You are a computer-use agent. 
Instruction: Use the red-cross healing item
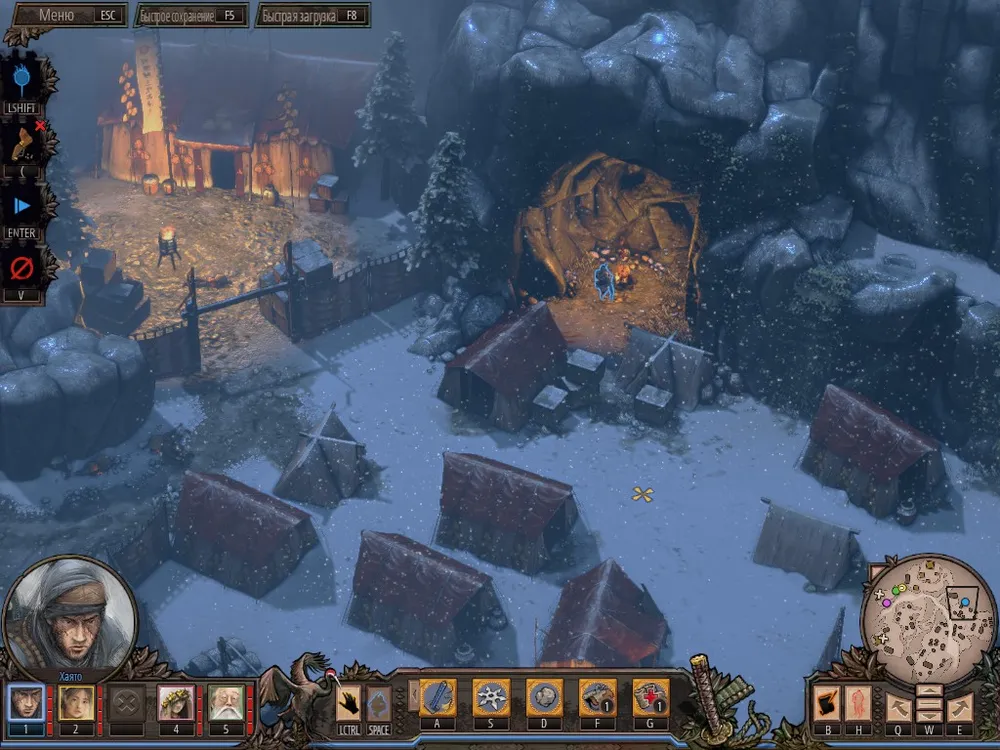click(650, 697)
